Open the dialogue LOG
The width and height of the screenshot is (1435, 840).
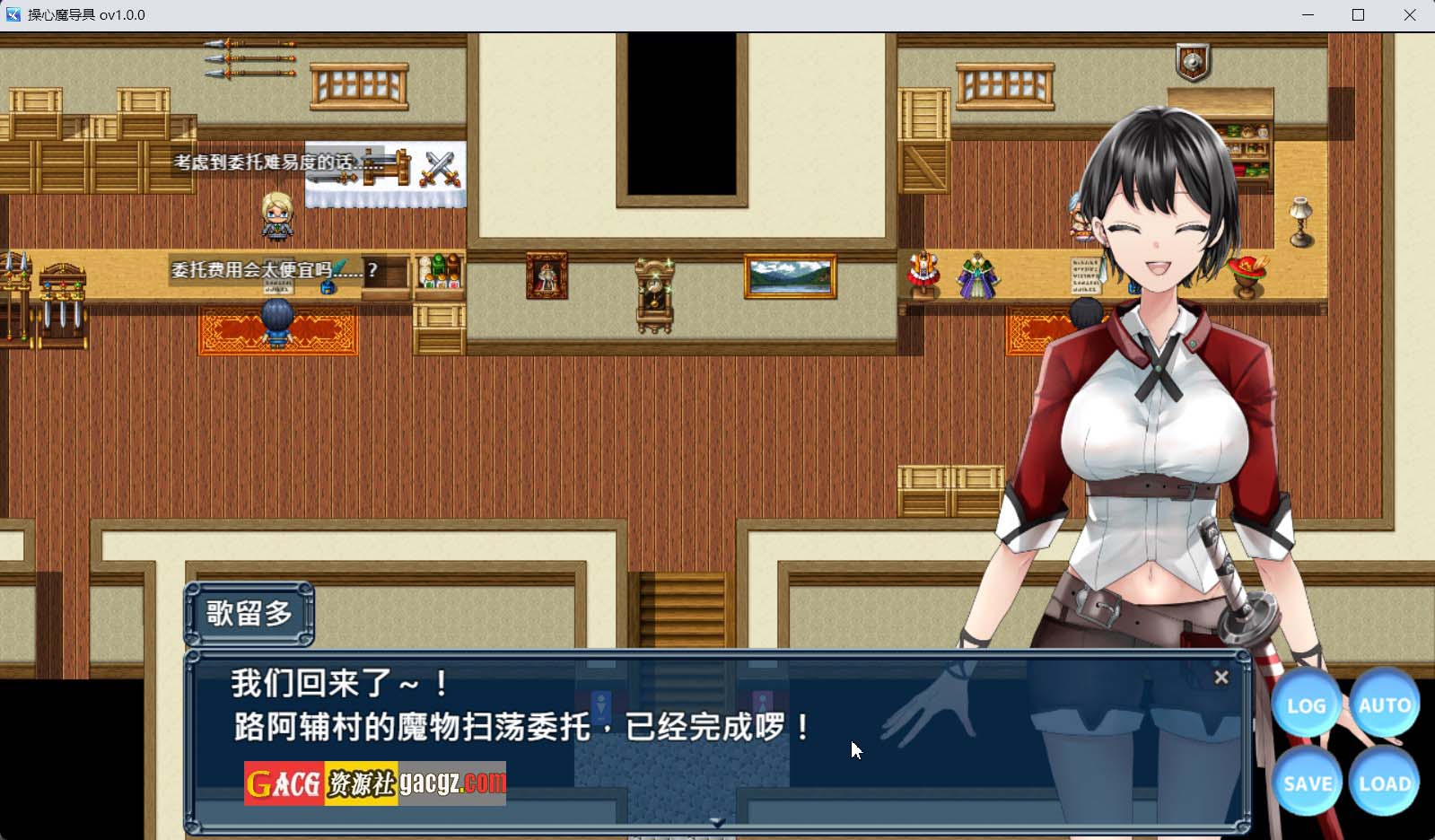coord(1306,706)
